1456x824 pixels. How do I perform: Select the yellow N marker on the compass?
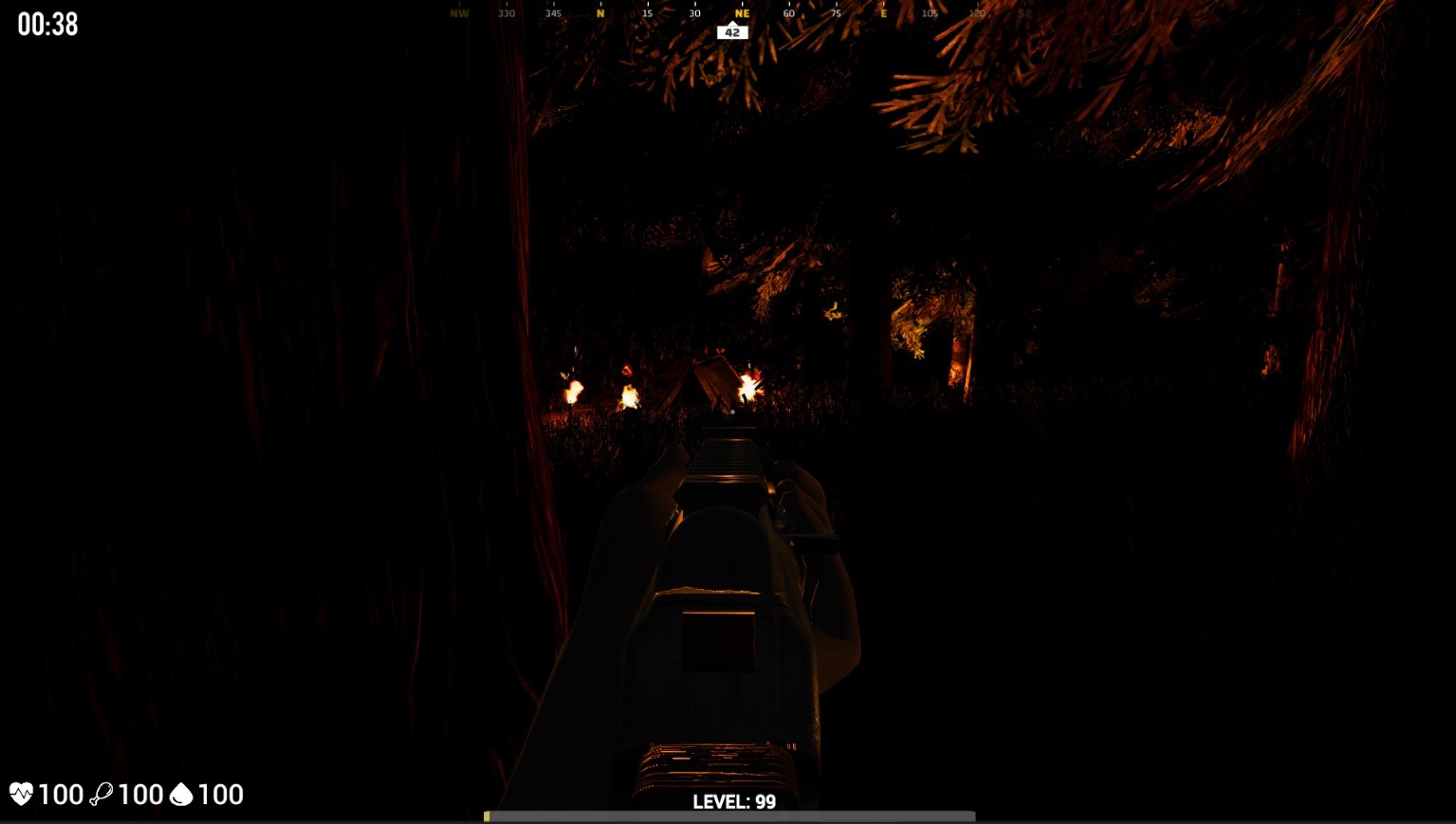point(599,14)
